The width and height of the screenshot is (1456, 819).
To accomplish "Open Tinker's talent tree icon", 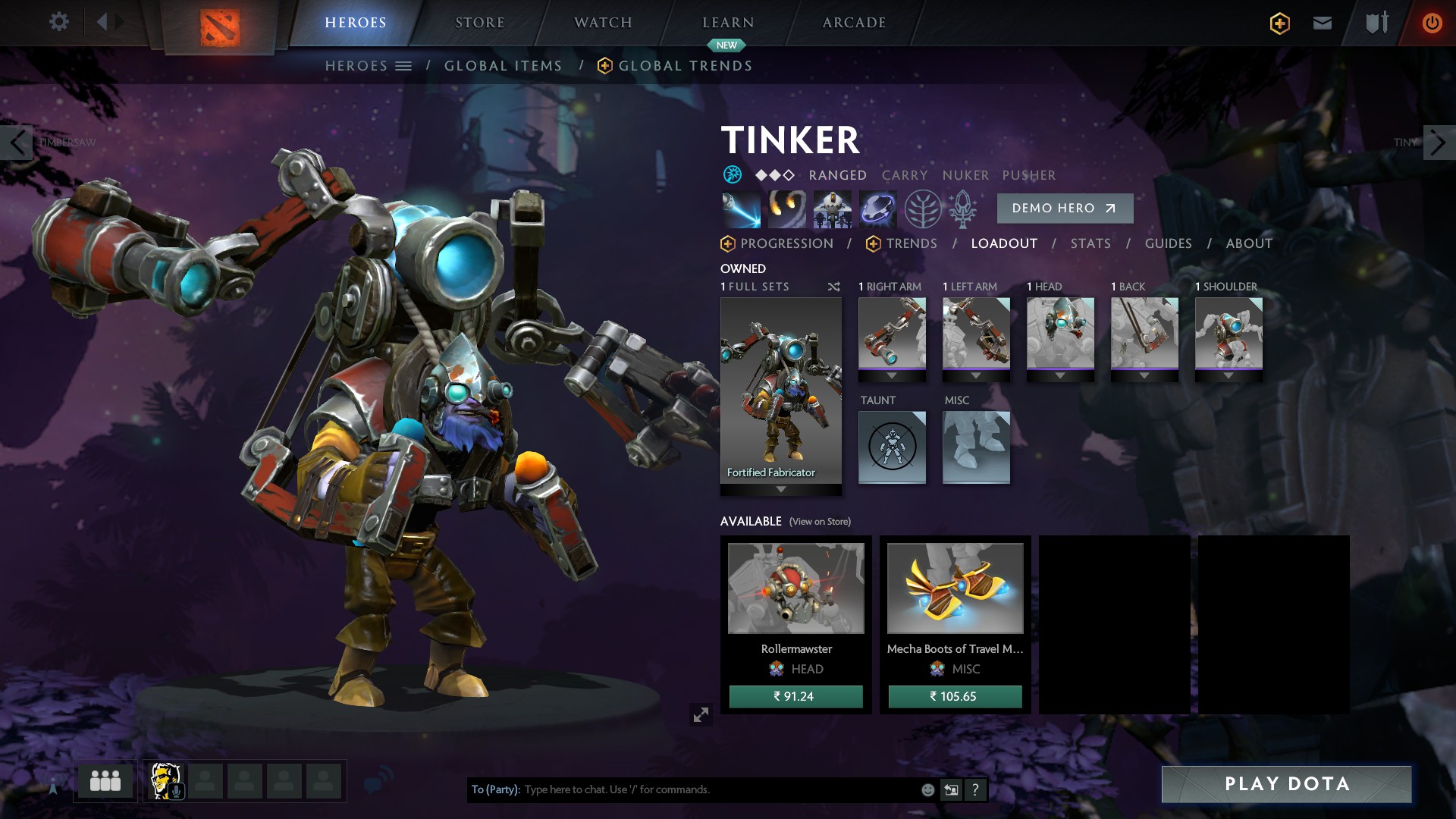I will (x=924, y=209).
